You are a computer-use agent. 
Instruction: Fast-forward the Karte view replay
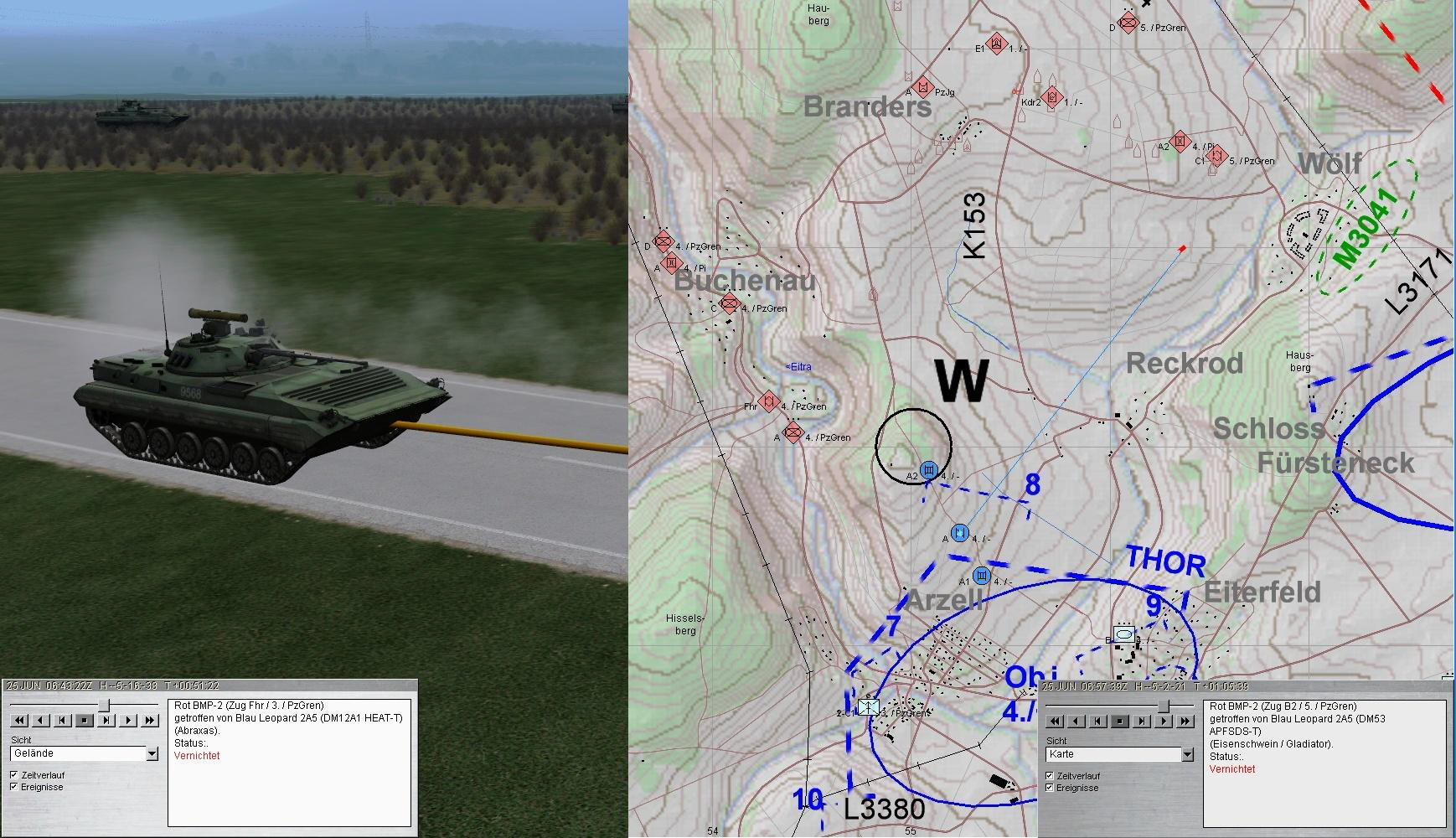(x=1185, y=721)
